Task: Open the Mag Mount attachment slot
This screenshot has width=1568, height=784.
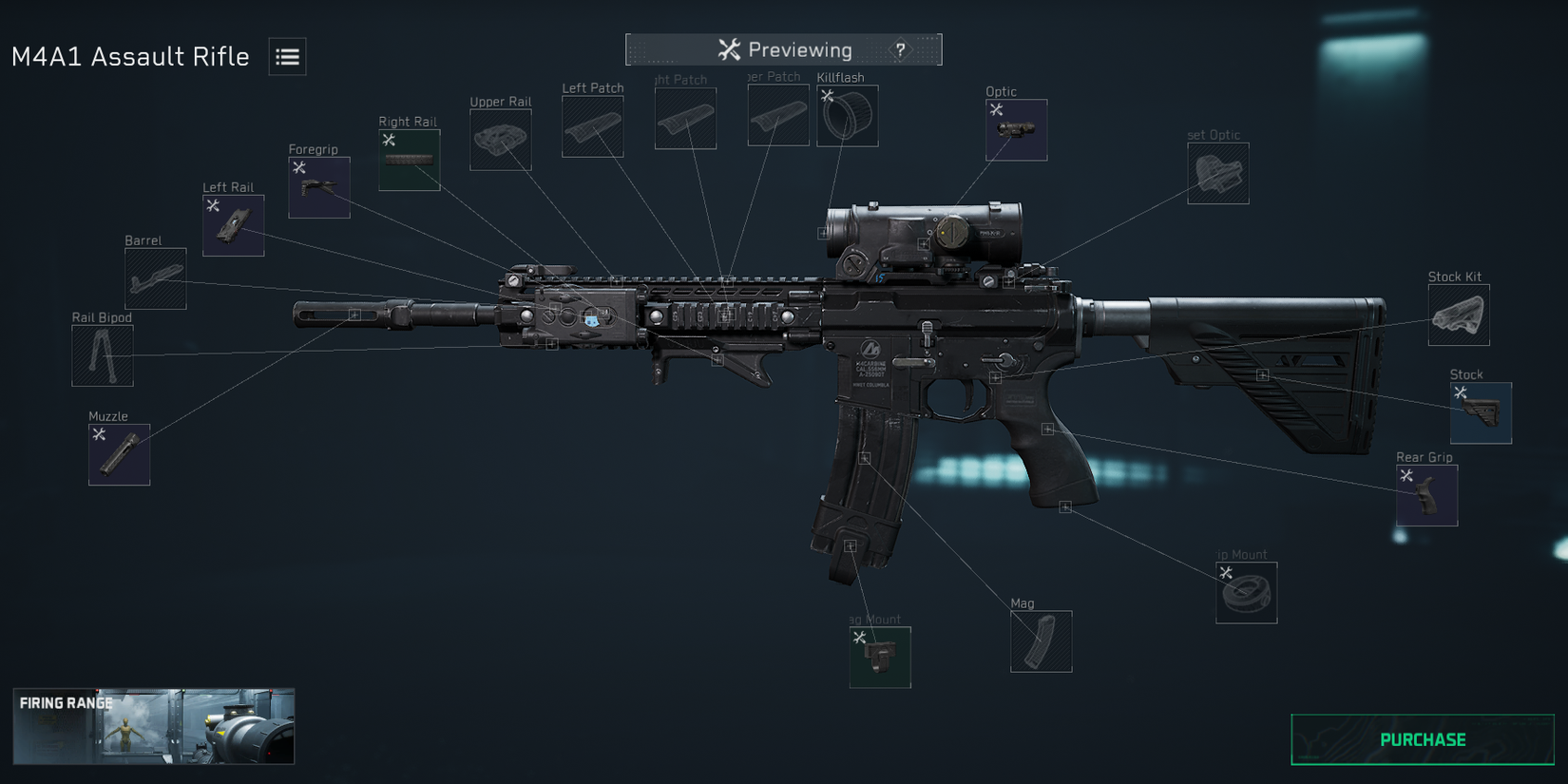Action: 879,657
